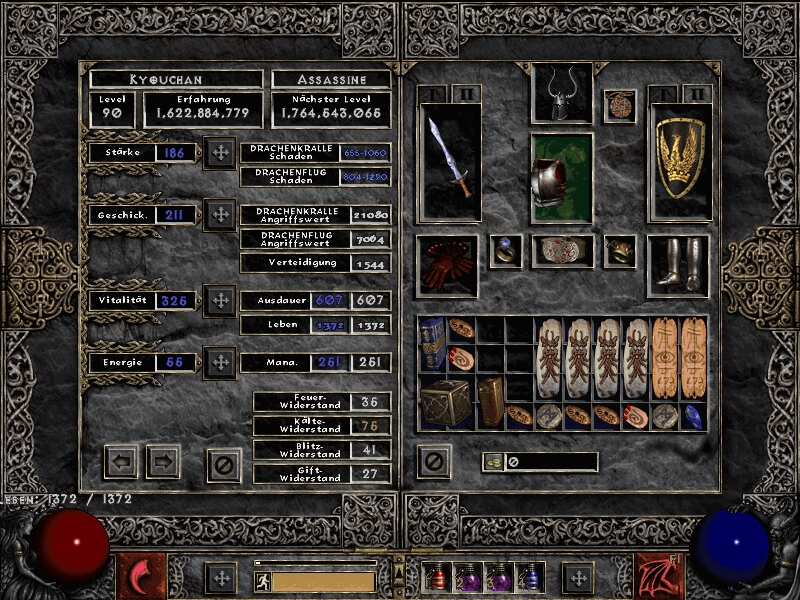
Task: Add a point to Stärke
Action: (x=219, y=153)
